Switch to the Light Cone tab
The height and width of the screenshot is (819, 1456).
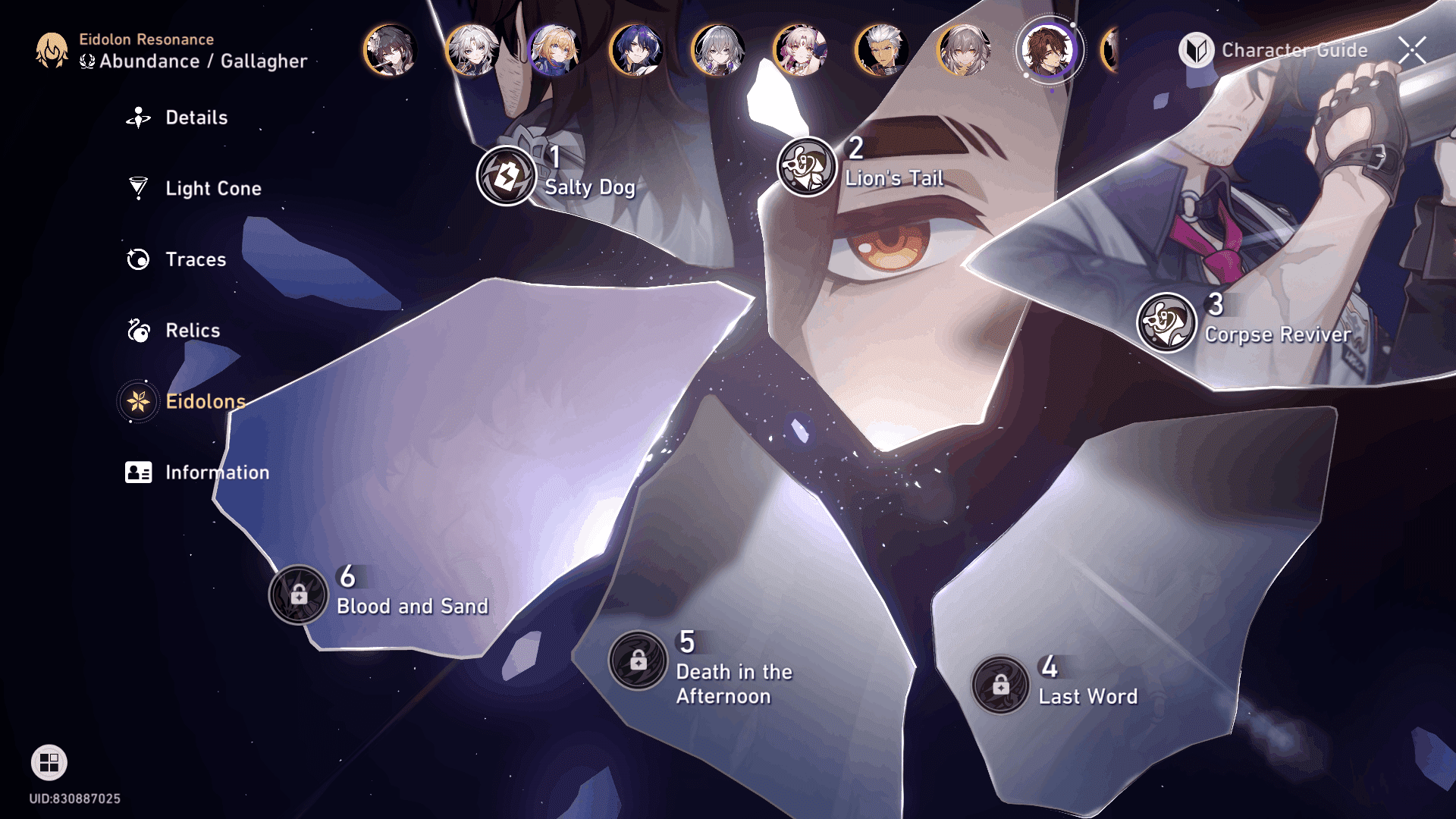(212, 188)
